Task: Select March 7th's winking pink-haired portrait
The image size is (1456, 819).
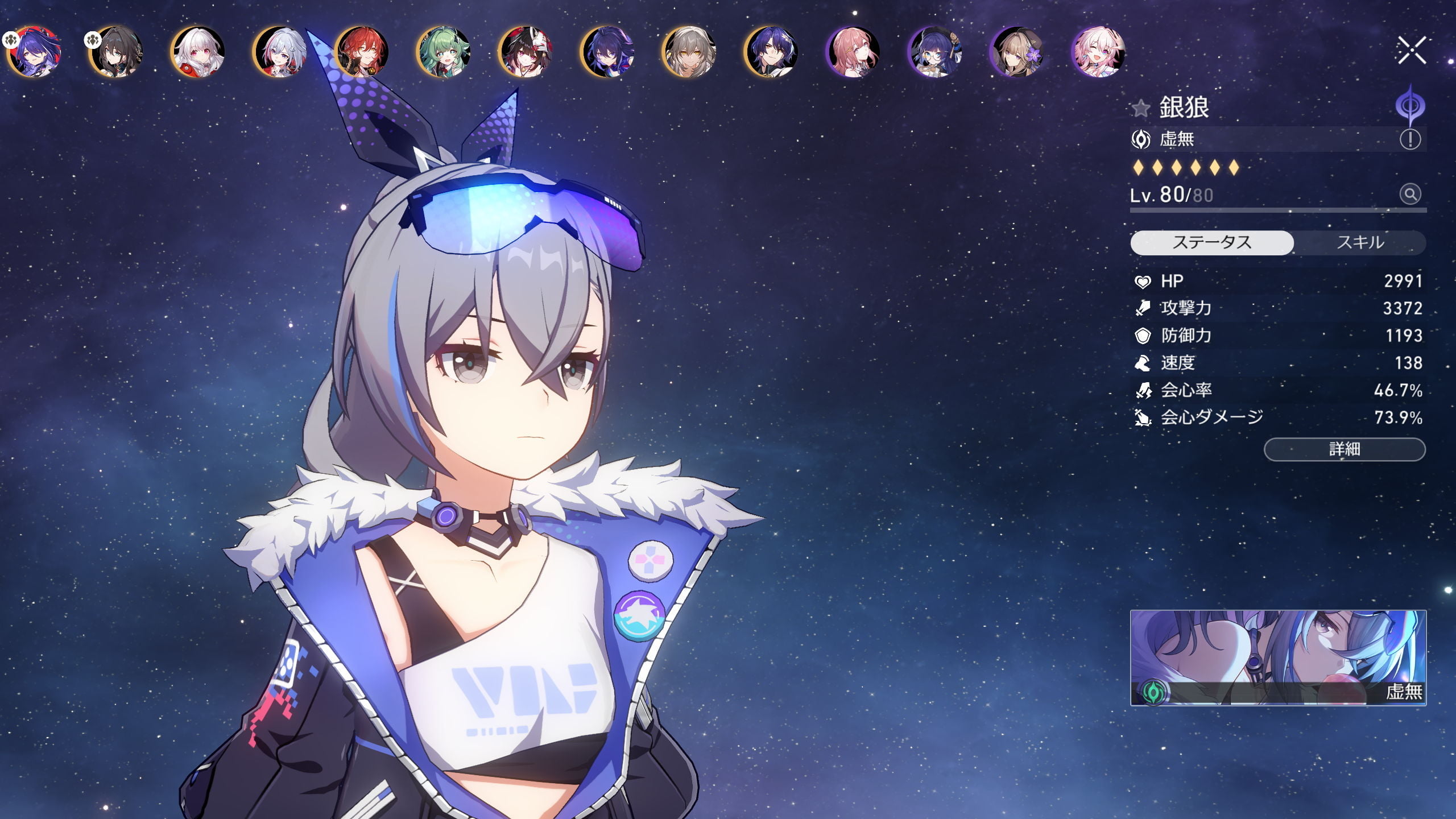Action: (1099, 52)
